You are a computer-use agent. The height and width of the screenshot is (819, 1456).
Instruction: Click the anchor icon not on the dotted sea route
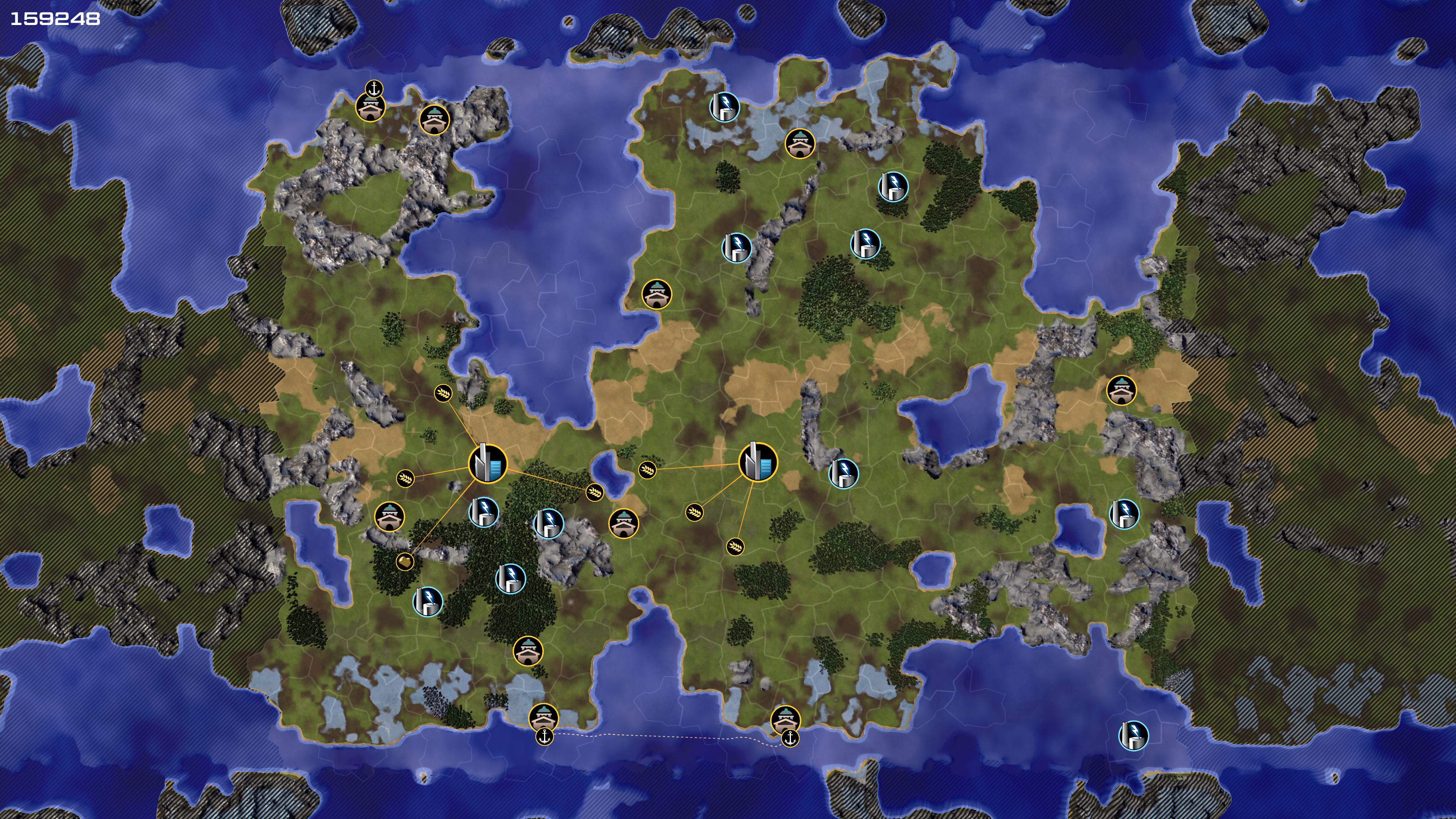373,89
